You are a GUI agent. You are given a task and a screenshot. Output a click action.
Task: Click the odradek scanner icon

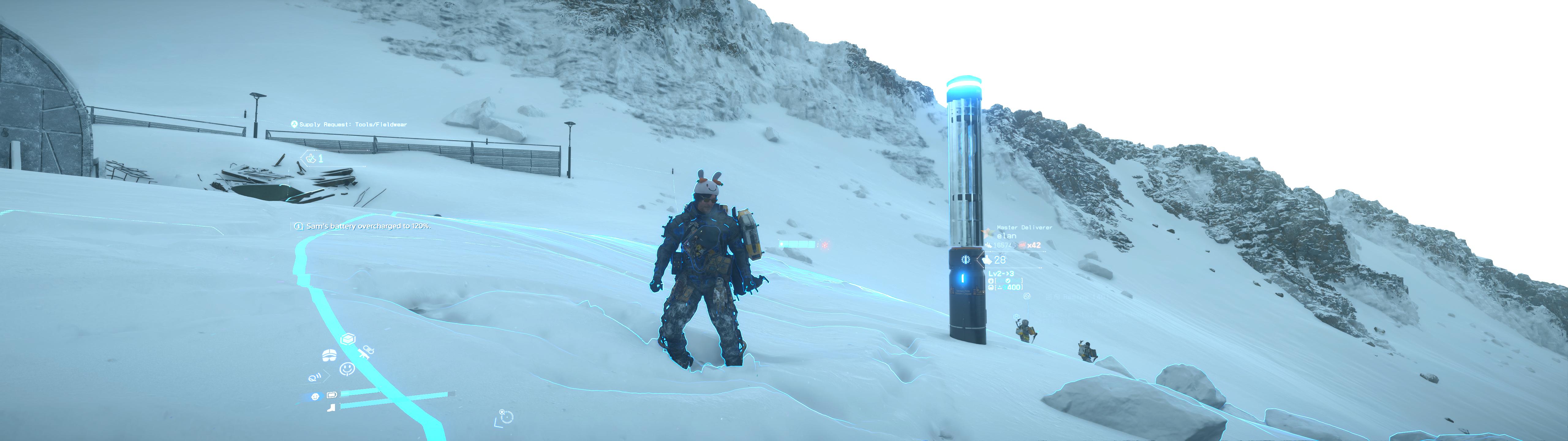tap(315, 378)
